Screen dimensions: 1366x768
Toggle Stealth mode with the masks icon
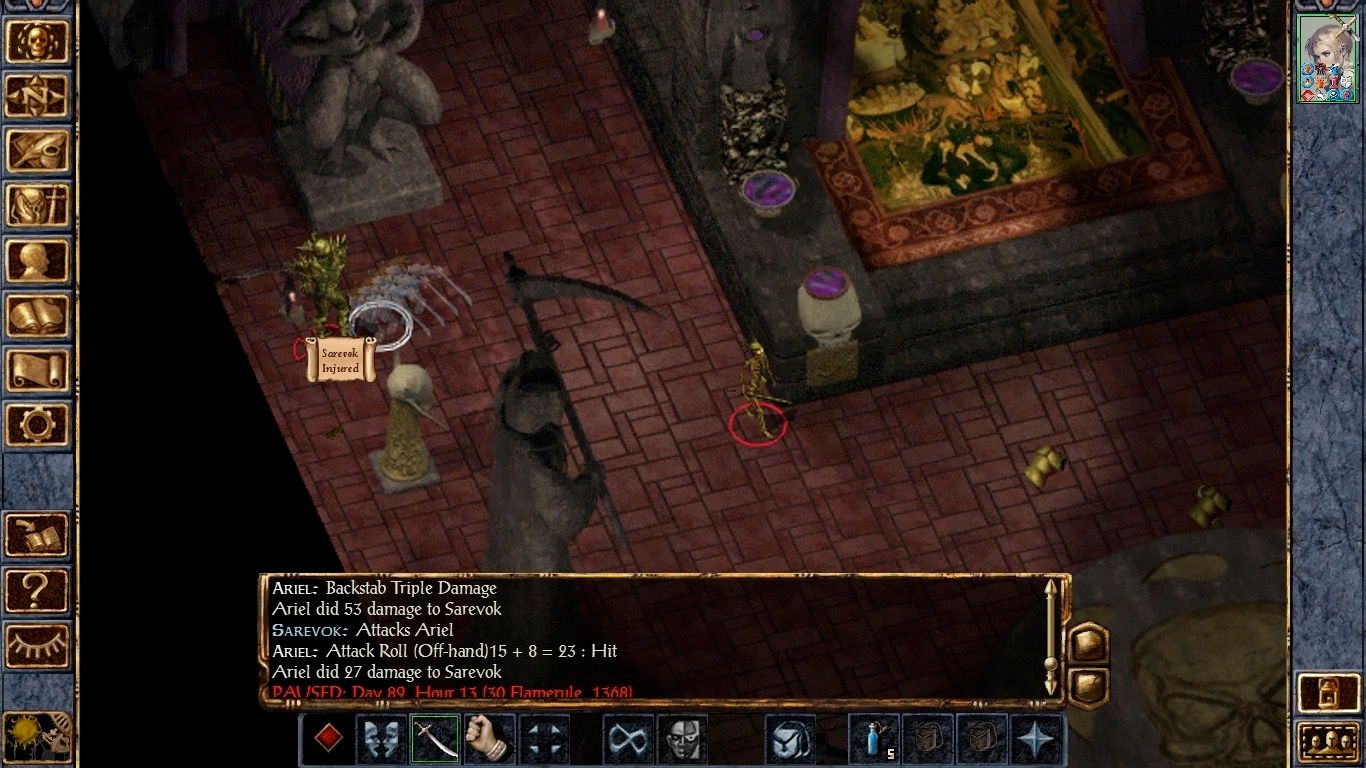tap(380, 741)
